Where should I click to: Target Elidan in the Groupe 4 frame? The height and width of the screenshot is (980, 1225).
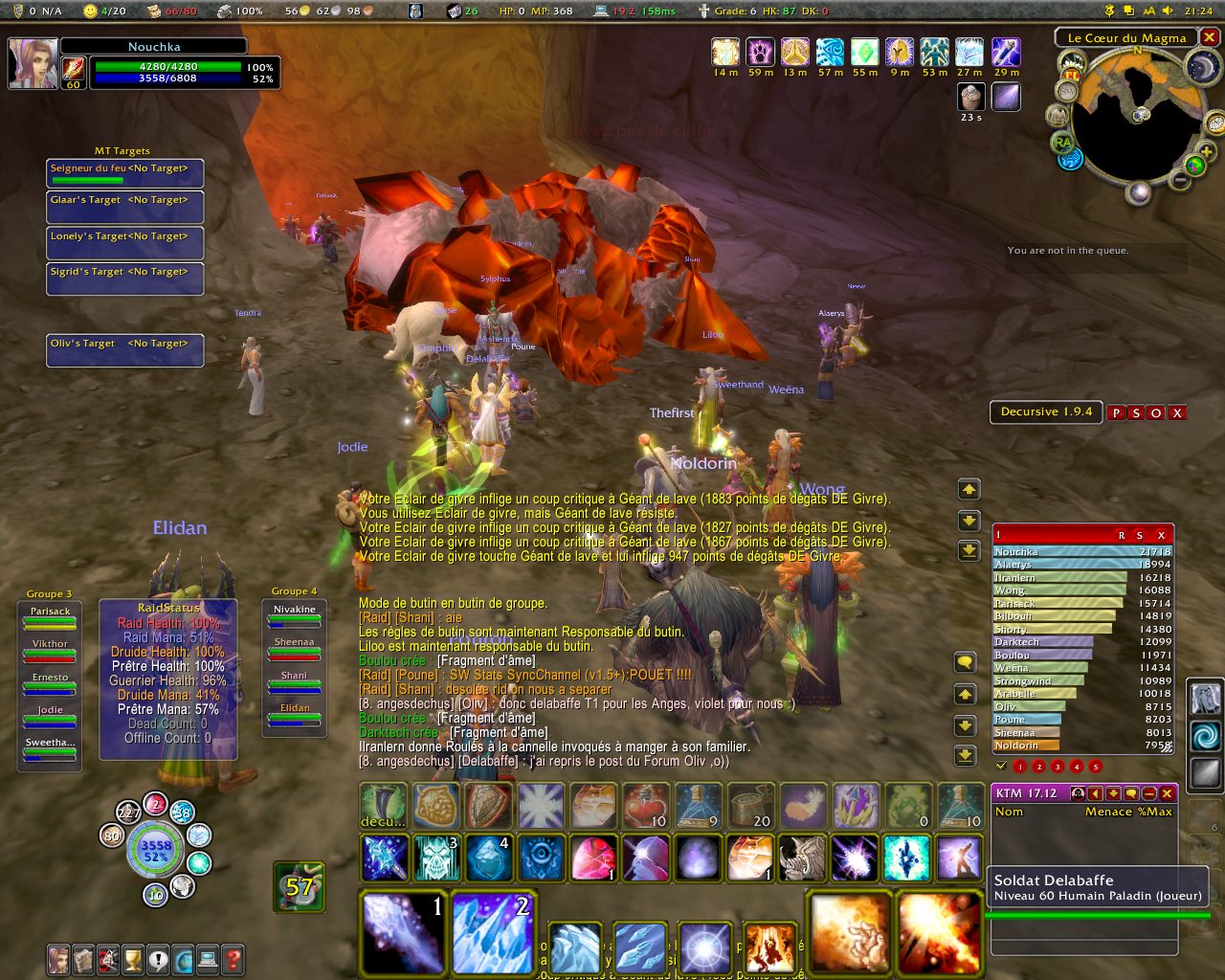click(x=295, y=714)
